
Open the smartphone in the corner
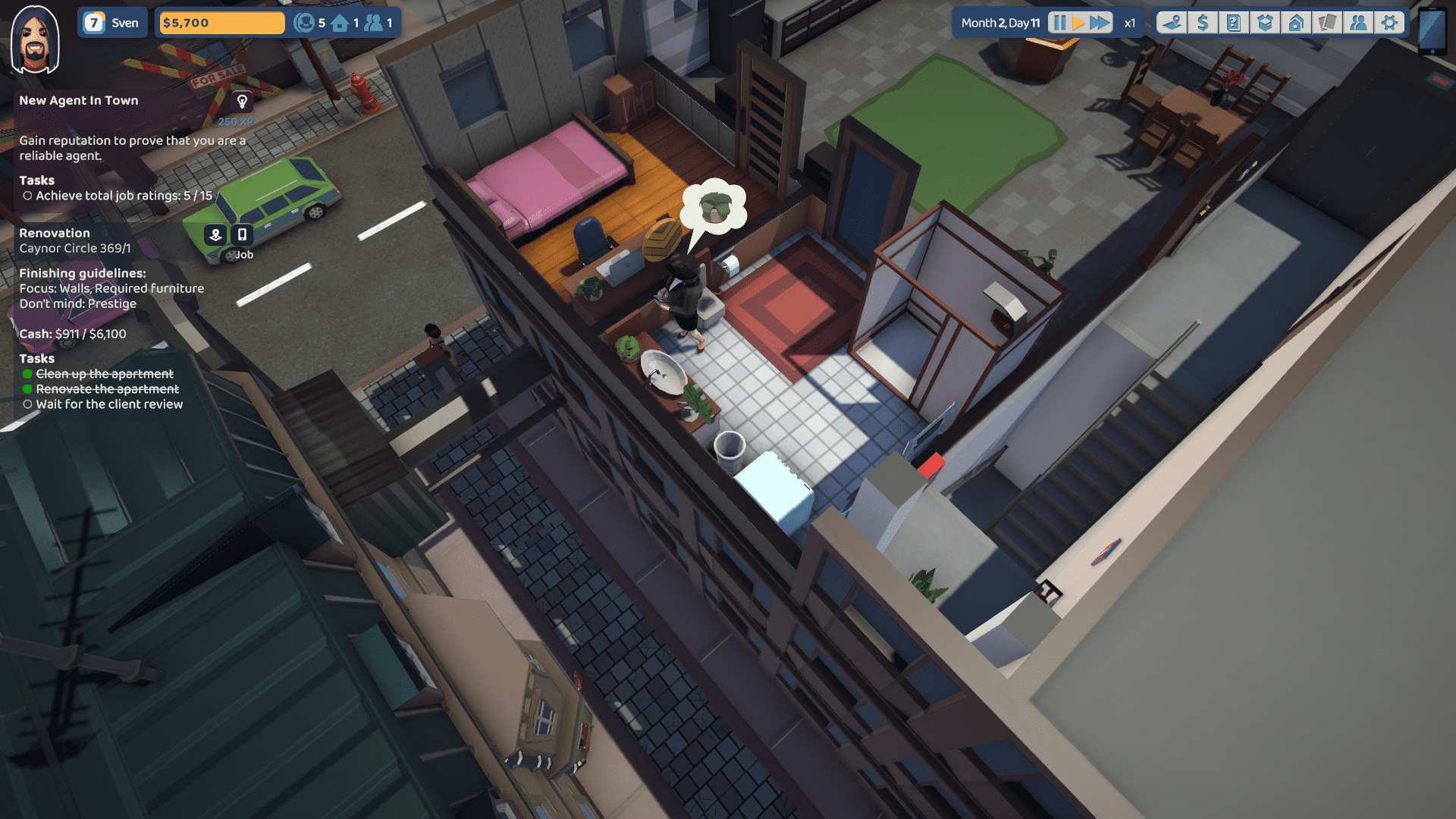(x=1432, y=30)
